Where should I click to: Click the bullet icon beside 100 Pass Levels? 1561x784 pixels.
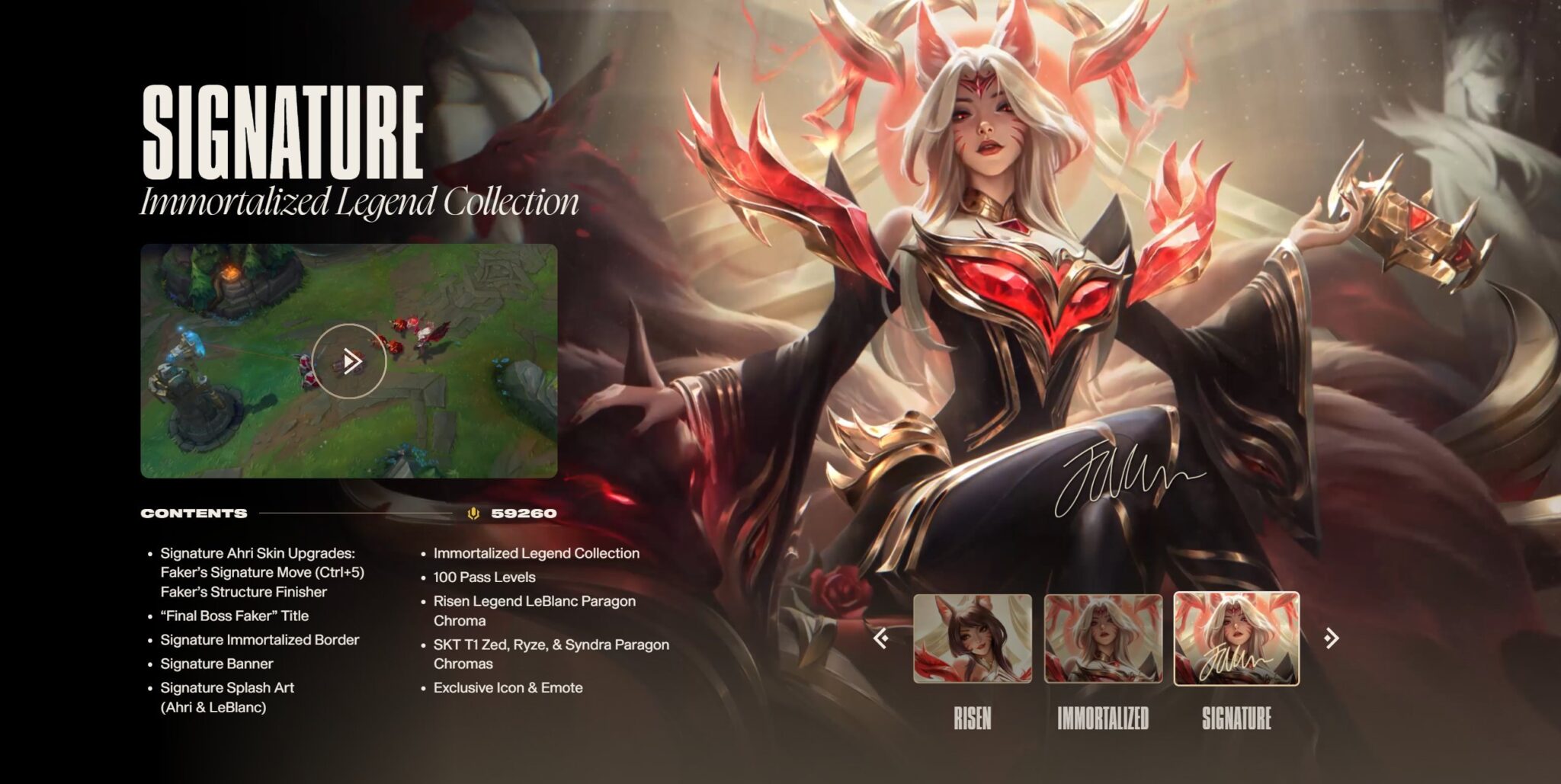tap(422, 578)
